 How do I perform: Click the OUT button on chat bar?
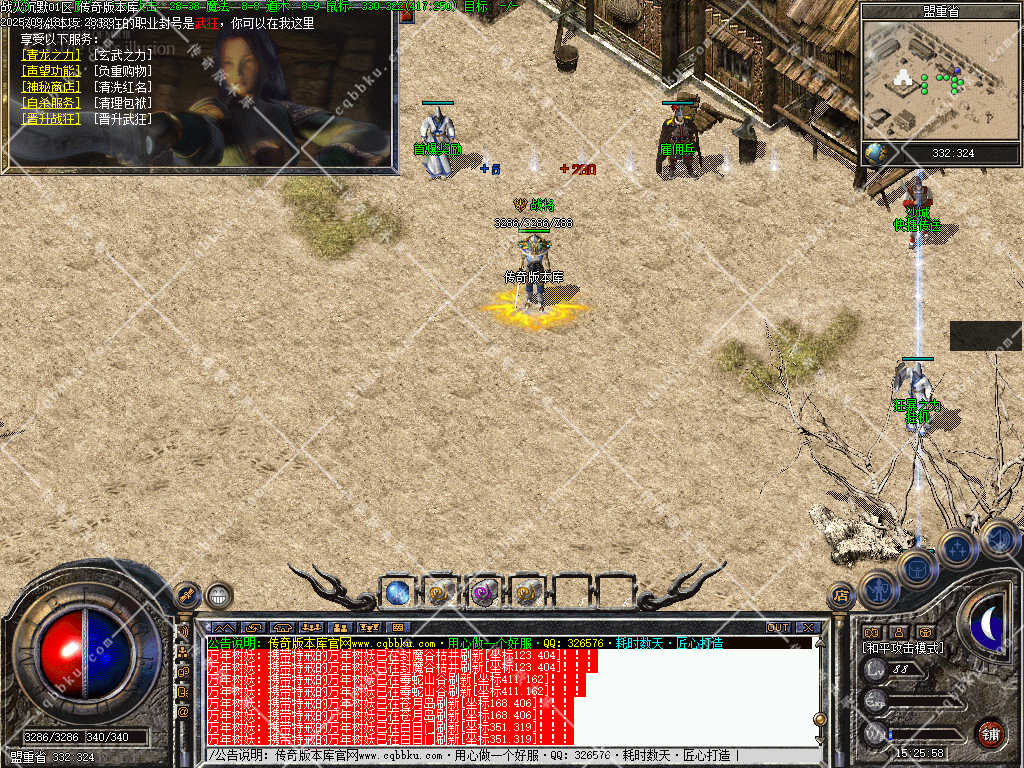point(778,627)
